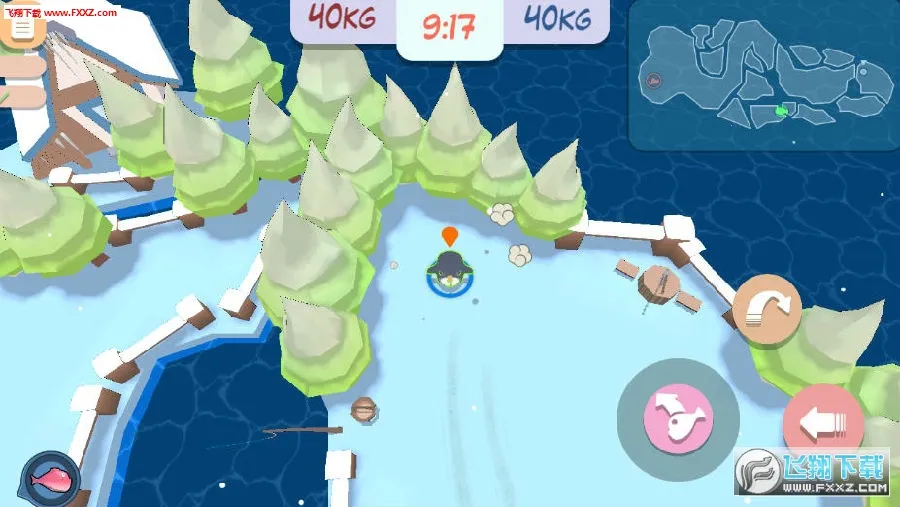This screenshot has width=900, height=507.
Task: Activate the pink fish throw button
Action: pyautogui.click(x=677, y=414)
